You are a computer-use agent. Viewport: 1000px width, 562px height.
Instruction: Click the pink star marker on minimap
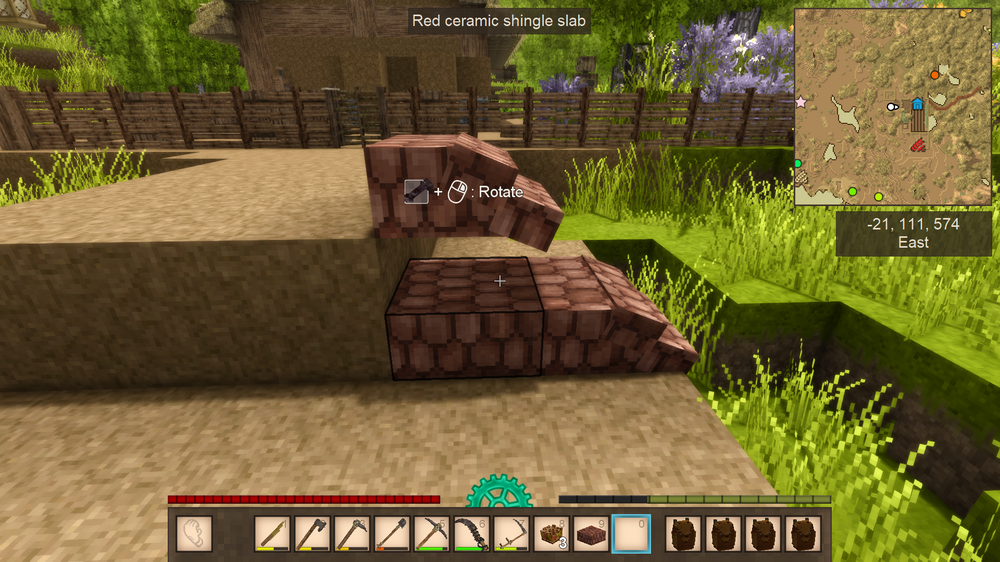[x=800, y=102]
